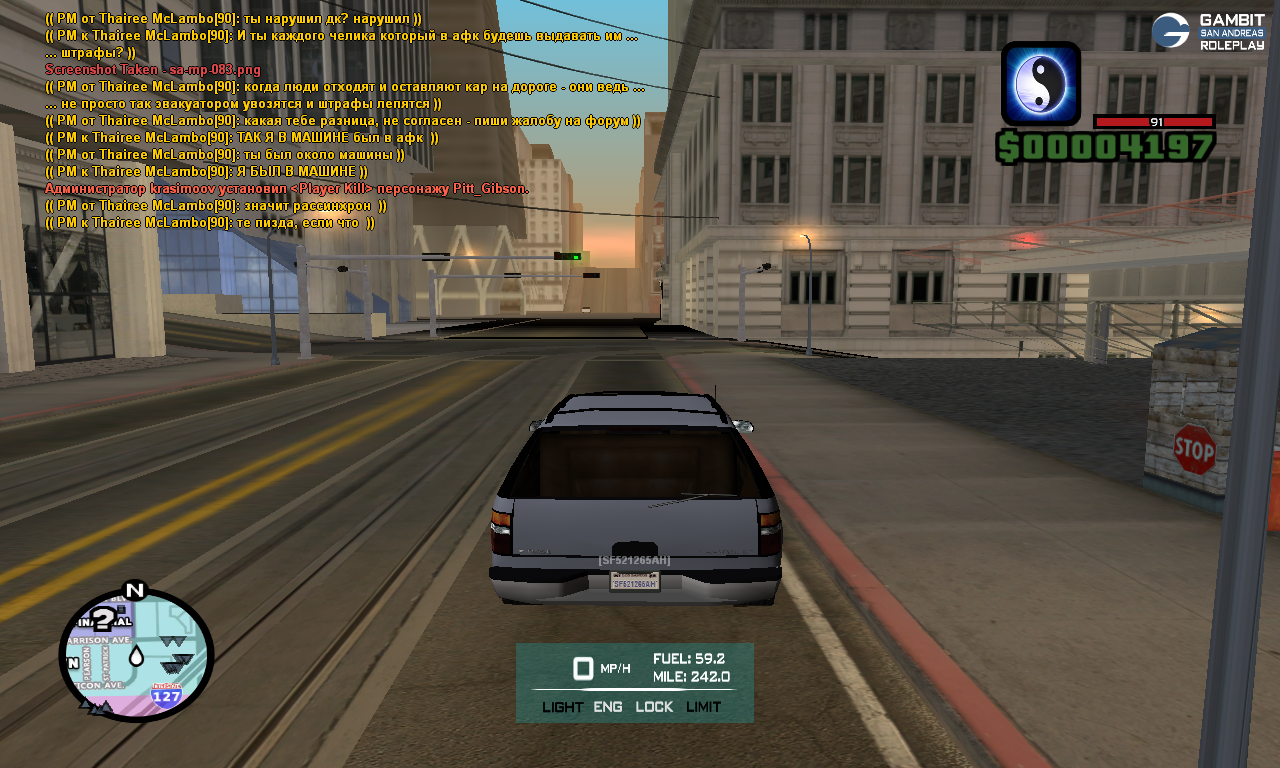Viewport: 1280px width, 768px height.
Task: Toggle the LOCK indicator on the speedometer
Action: tap(654, 707)
